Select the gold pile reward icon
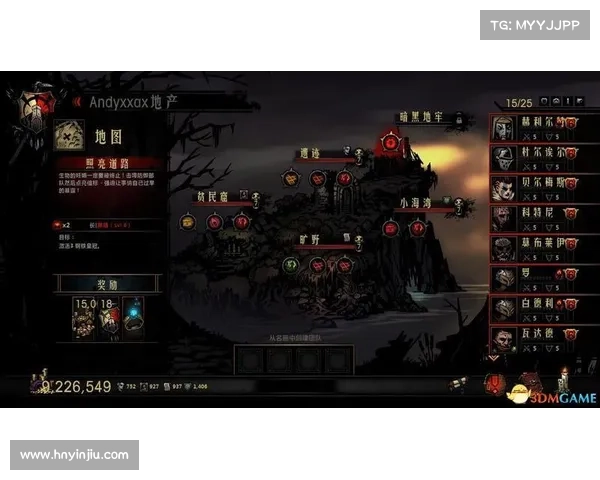The height and width of the screenshot is (480, 600). pos(84,317)
